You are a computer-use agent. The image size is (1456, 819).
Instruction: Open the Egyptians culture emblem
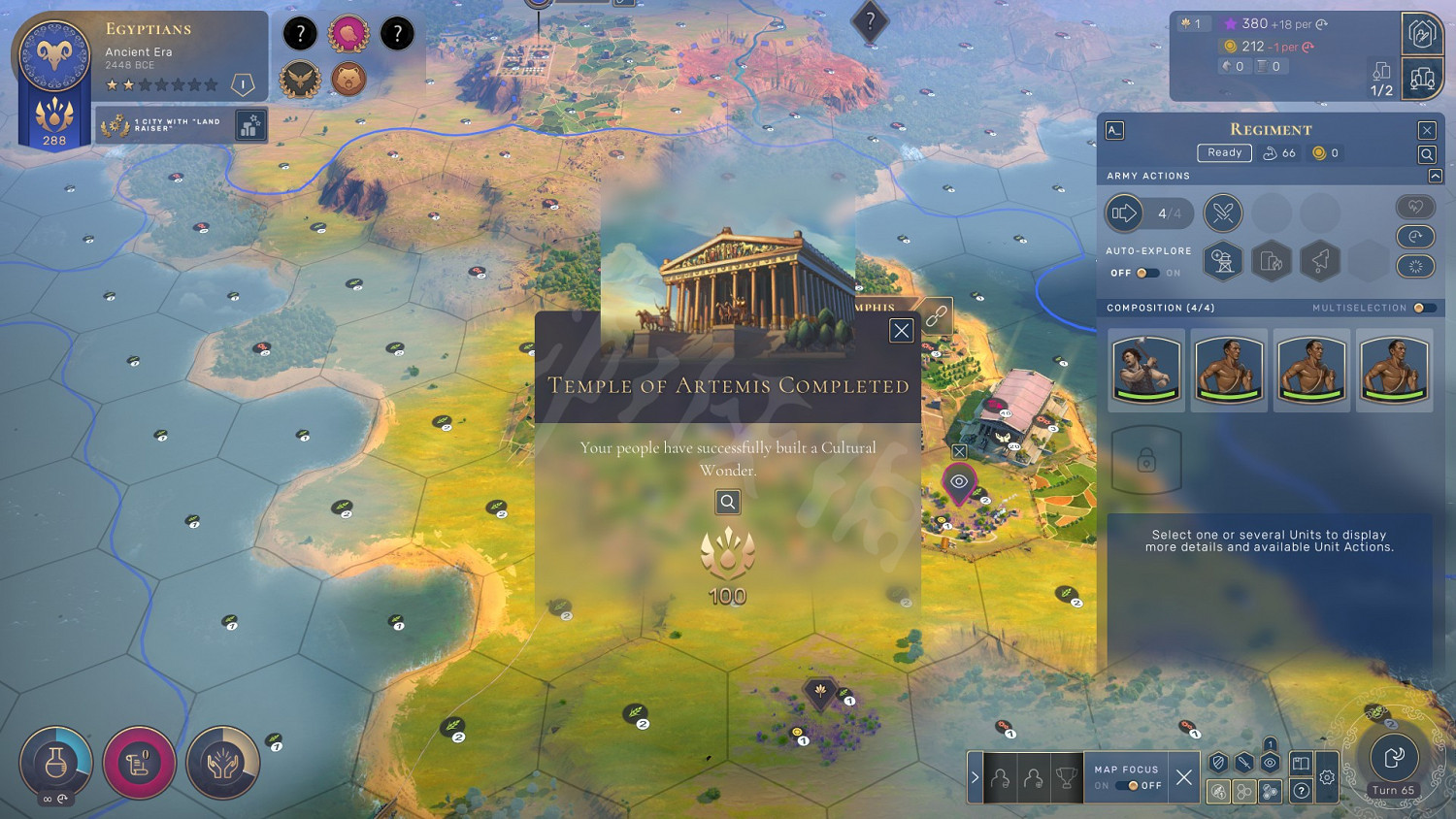click(x=54, y=56)
